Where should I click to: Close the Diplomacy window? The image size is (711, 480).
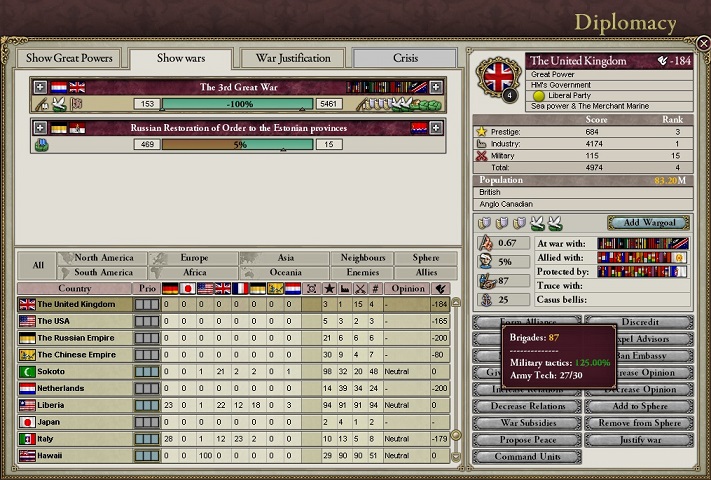[x=702, y=44]
